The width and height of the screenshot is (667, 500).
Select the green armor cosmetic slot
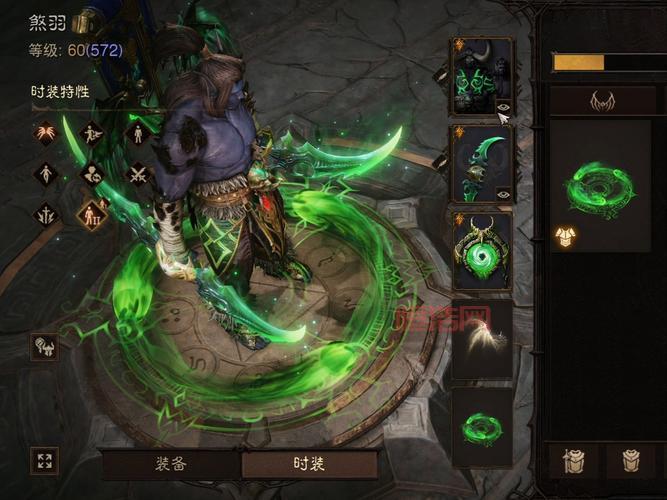click(x=480, y=76)
